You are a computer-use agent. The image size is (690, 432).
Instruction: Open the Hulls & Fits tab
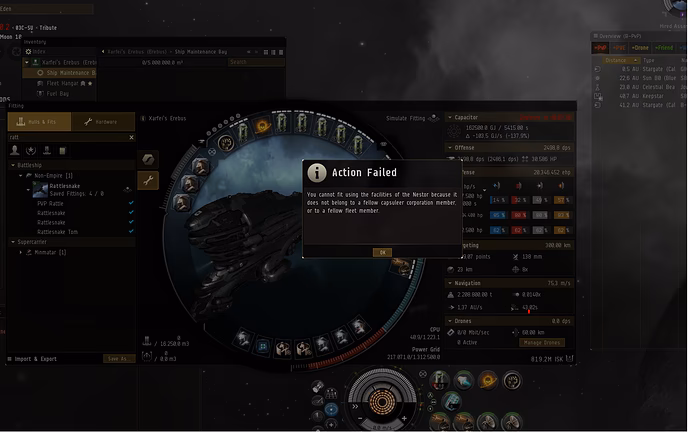point(39,122)
